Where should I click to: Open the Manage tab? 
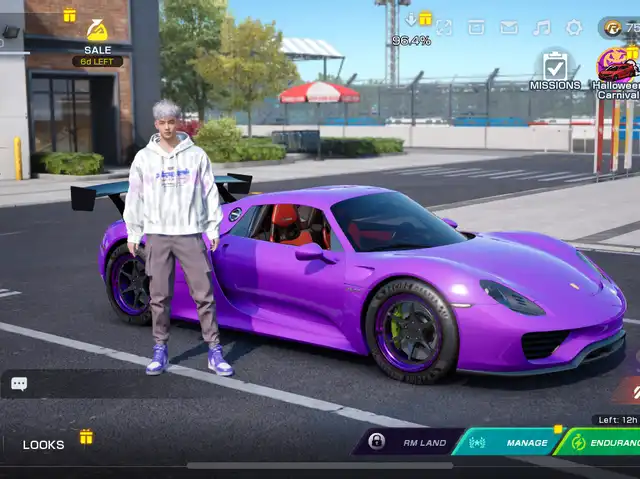coord(510,441)
